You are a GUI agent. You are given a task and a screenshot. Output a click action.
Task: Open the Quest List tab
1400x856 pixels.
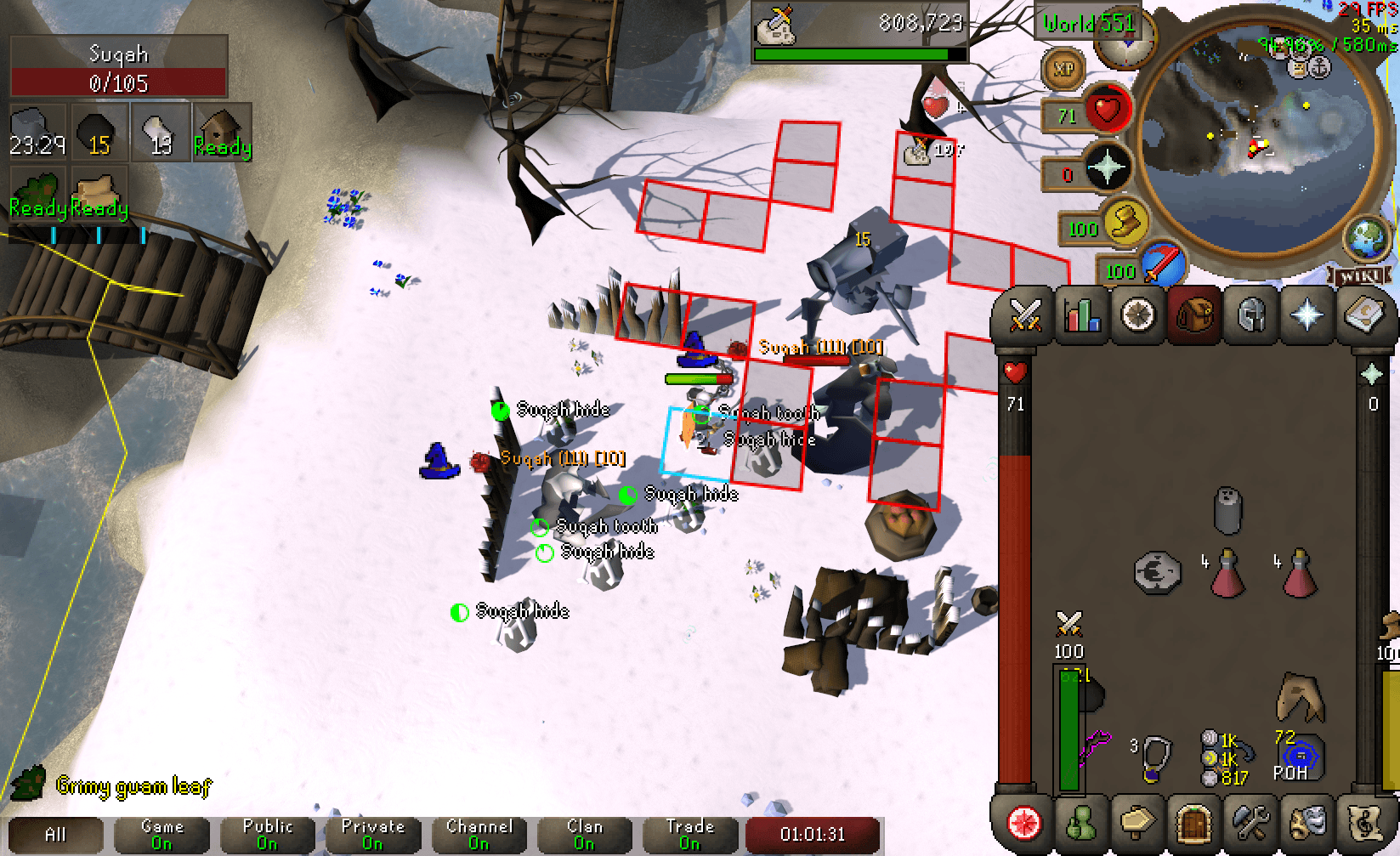1137,315
